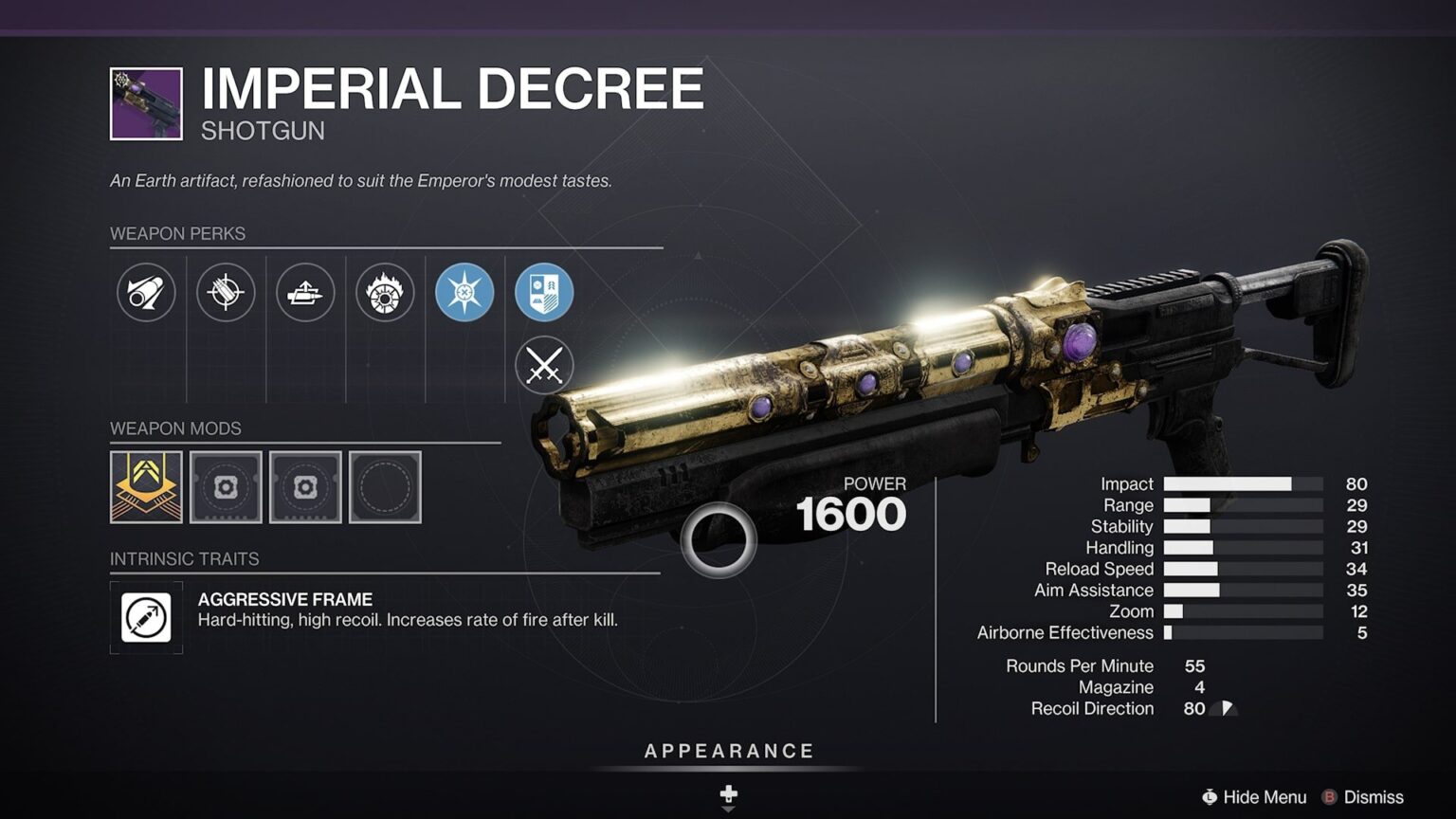
Task: Collapse the Weapon Perks section header
Action: pos(177,233)
